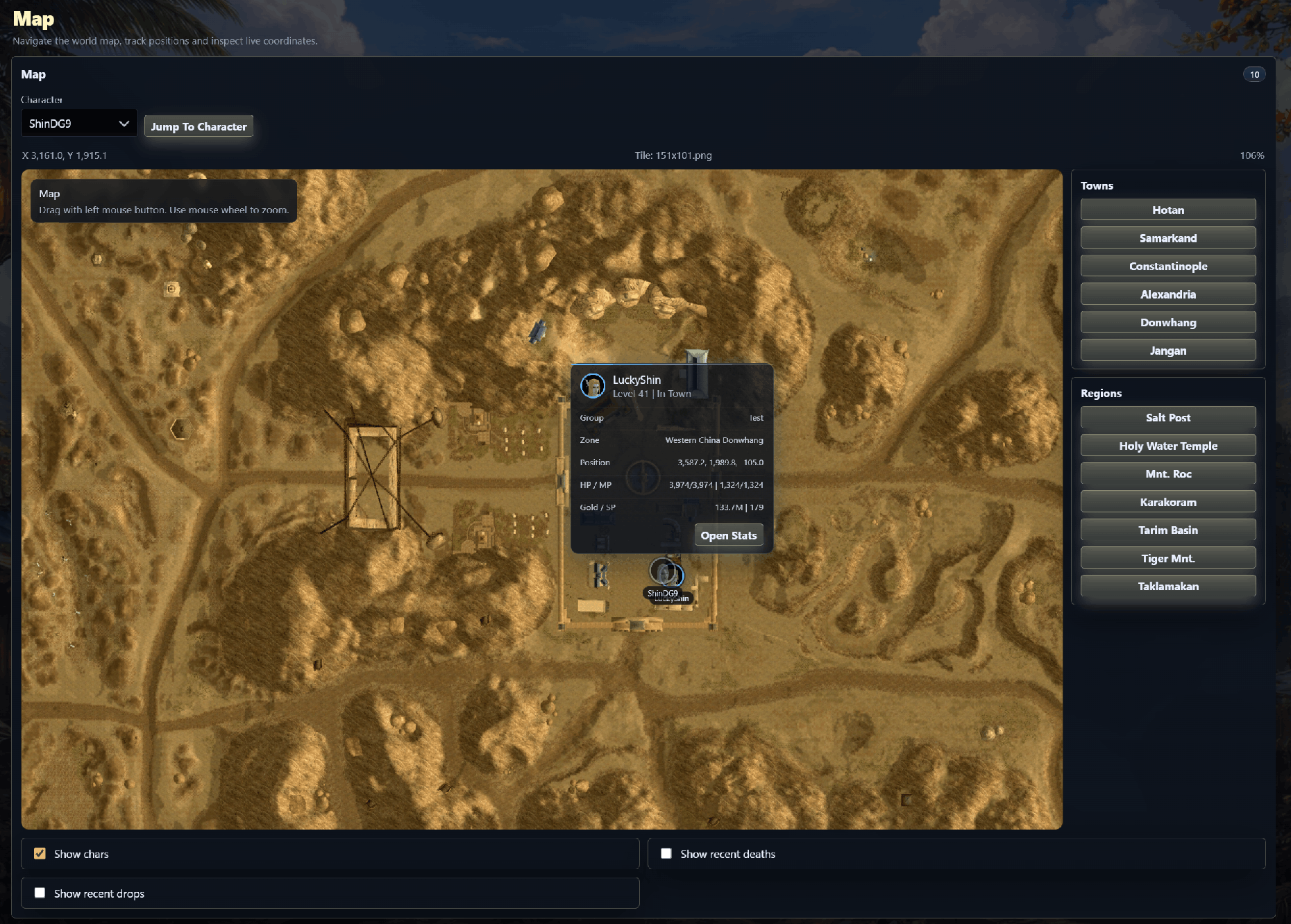Open the Taklamakan region
Viewport: 1291px width, 924px height.
(x=1167, y=586)
